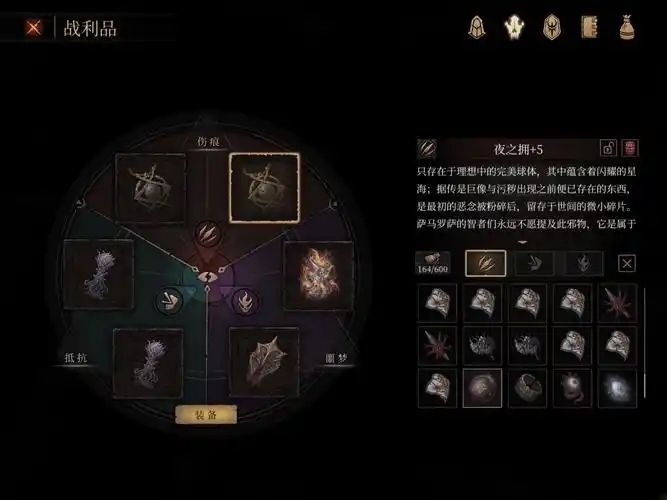Viewport: 667px width, 500px height.
Task: Click the 装备 equip button
Action: [205, 414]
